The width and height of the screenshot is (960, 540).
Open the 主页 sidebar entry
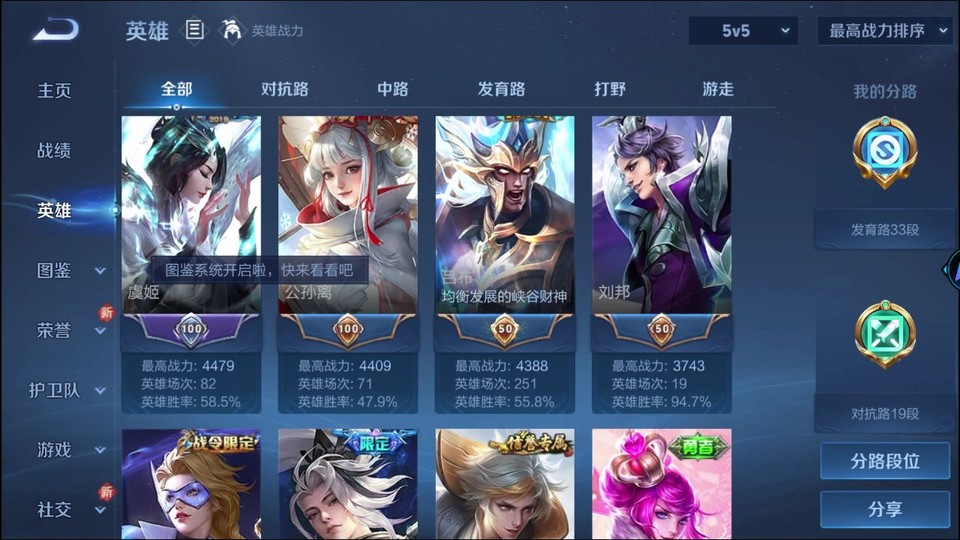[55, 91]
